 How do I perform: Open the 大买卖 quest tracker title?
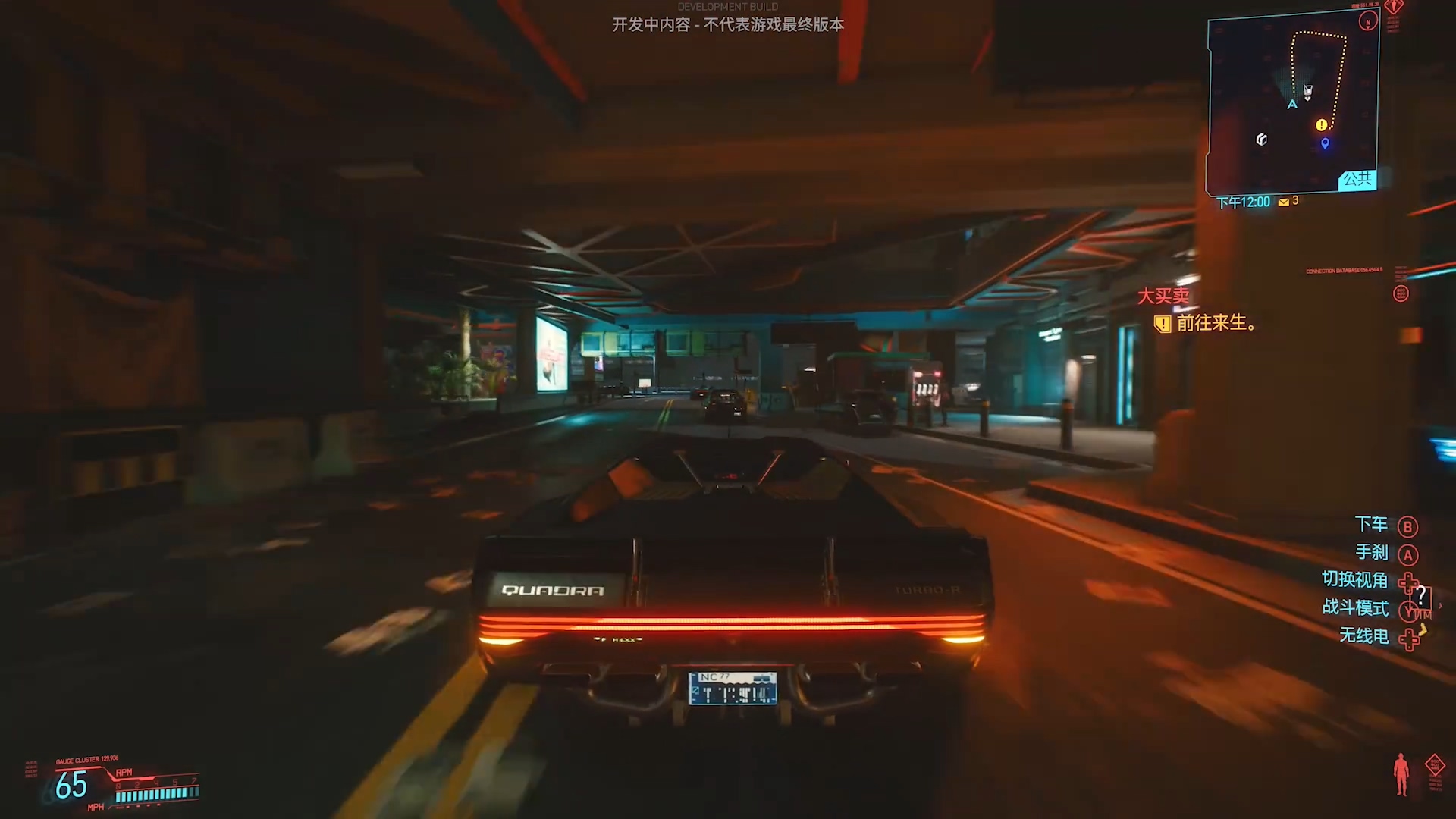pyautogui.click(x=1163, y=296)
